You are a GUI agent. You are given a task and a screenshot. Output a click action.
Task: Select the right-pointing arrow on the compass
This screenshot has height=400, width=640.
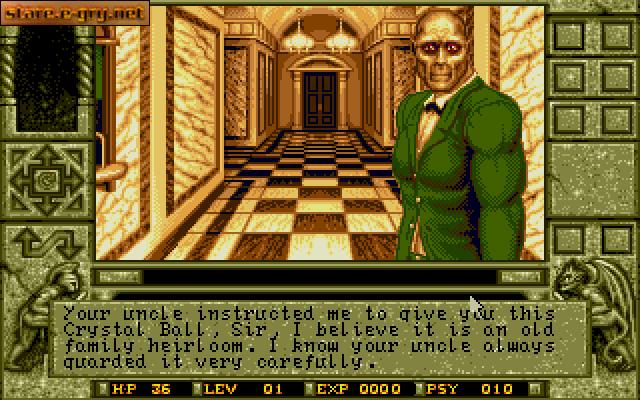[x=71, y=183]
